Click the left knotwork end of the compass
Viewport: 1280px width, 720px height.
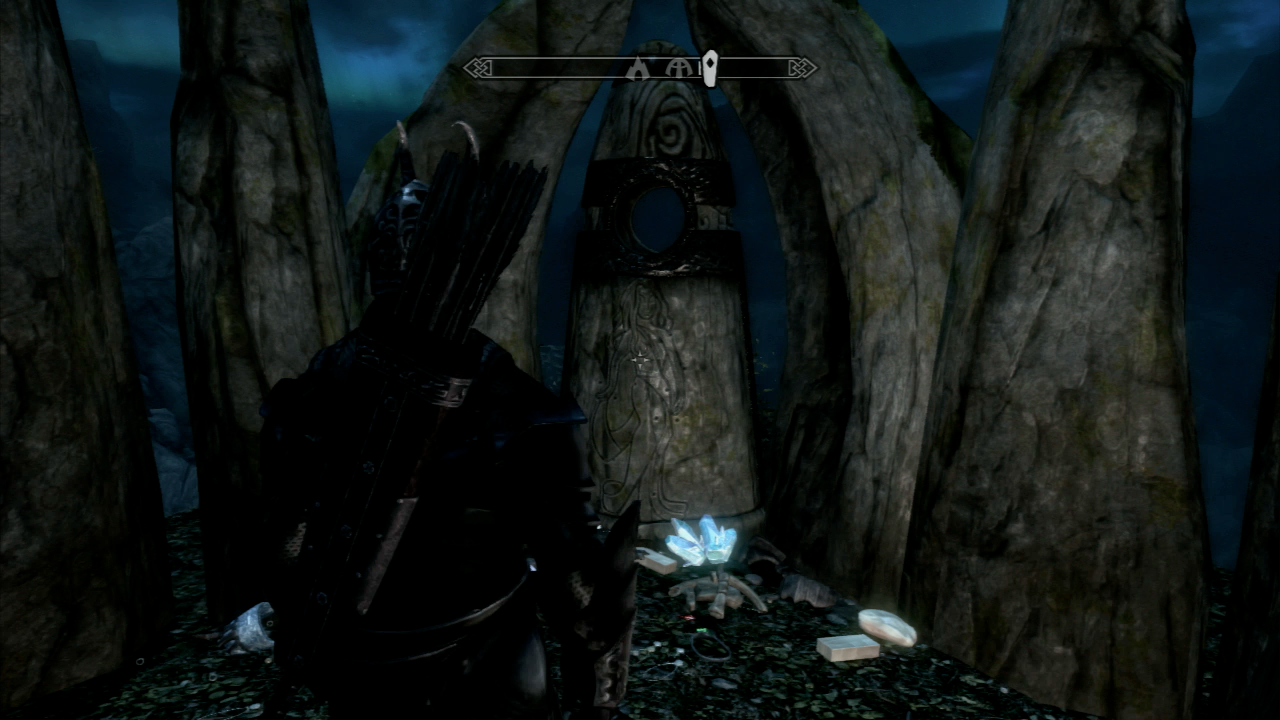click(478, 69)
